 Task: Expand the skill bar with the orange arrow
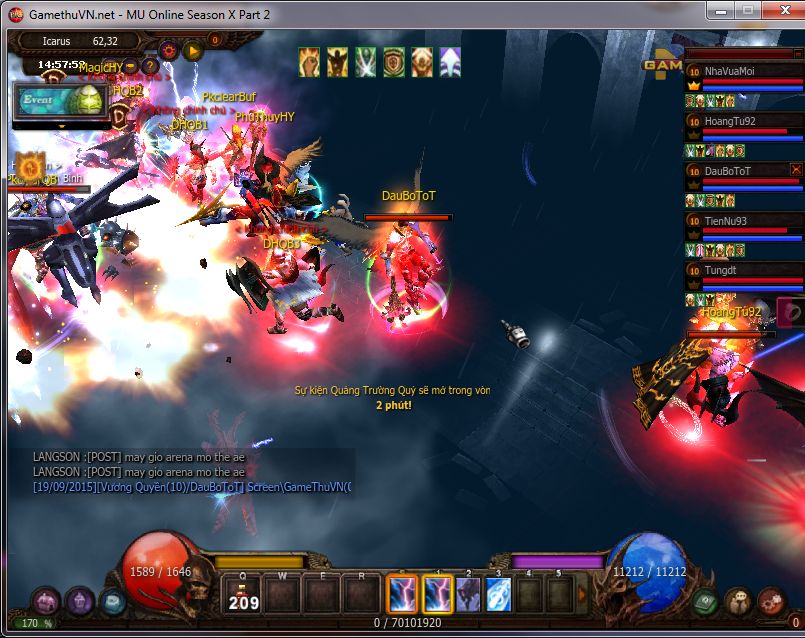pos(583,595)
